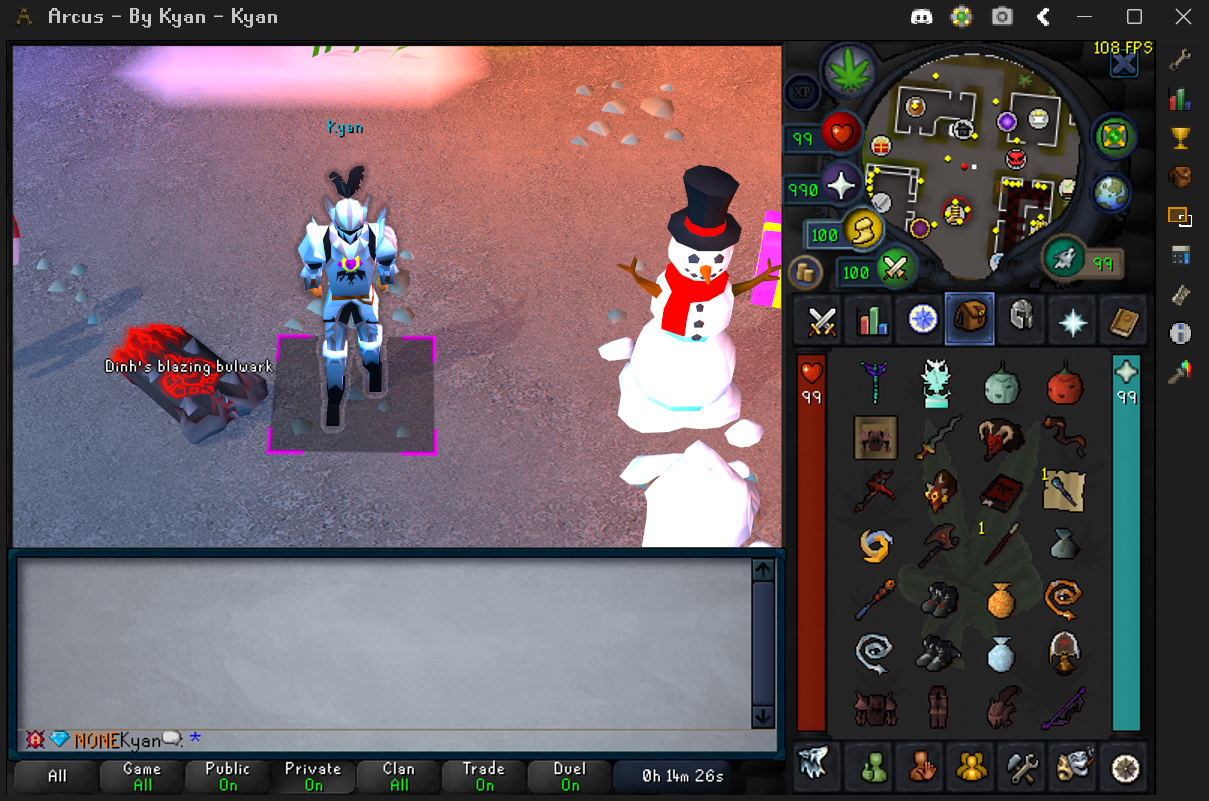Open the spellbook tab
The image size is (1209, 801).
[1124, 321]
